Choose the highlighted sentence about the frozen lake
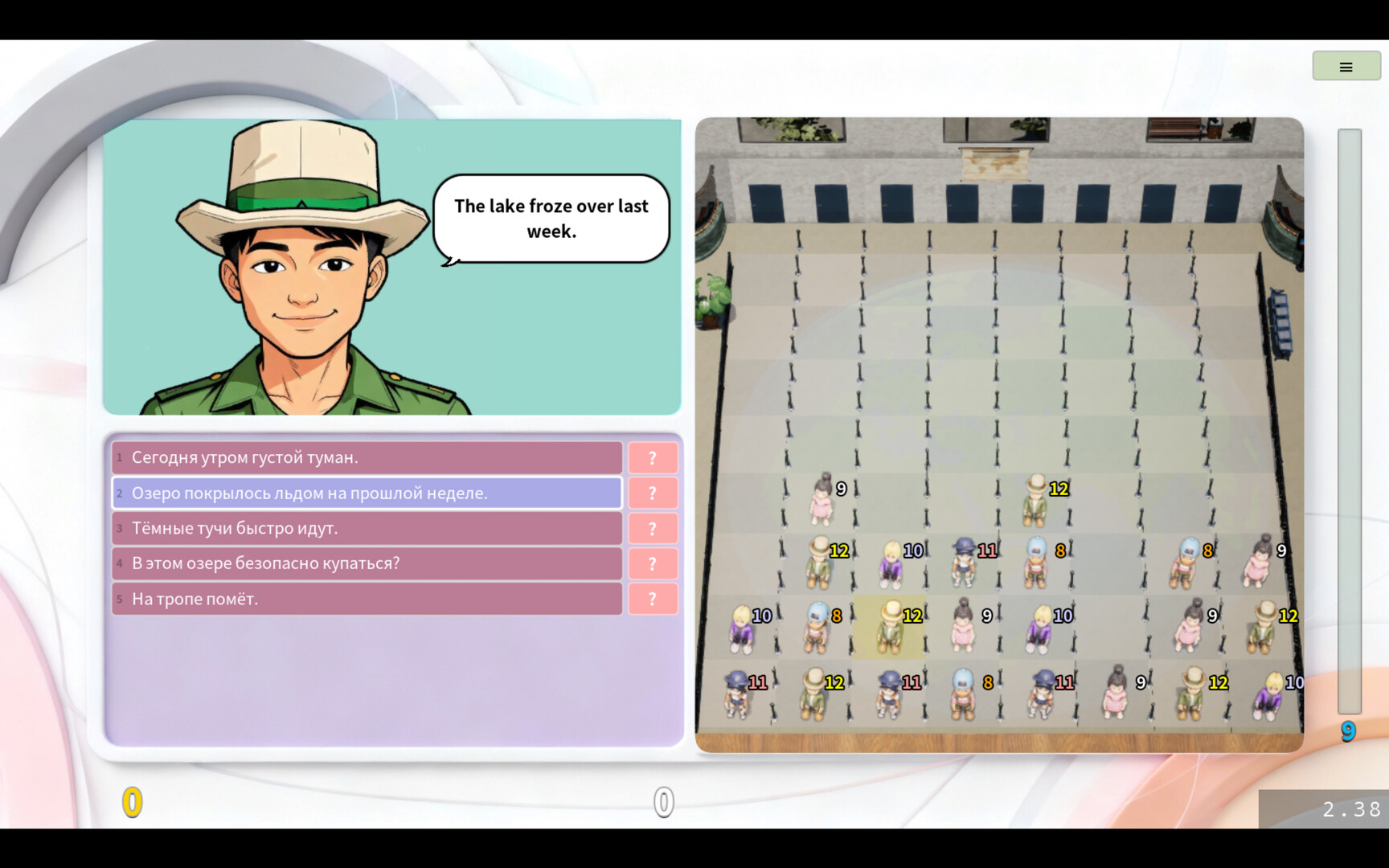This screenshot has height=868, width=1389. click(366, 493)
